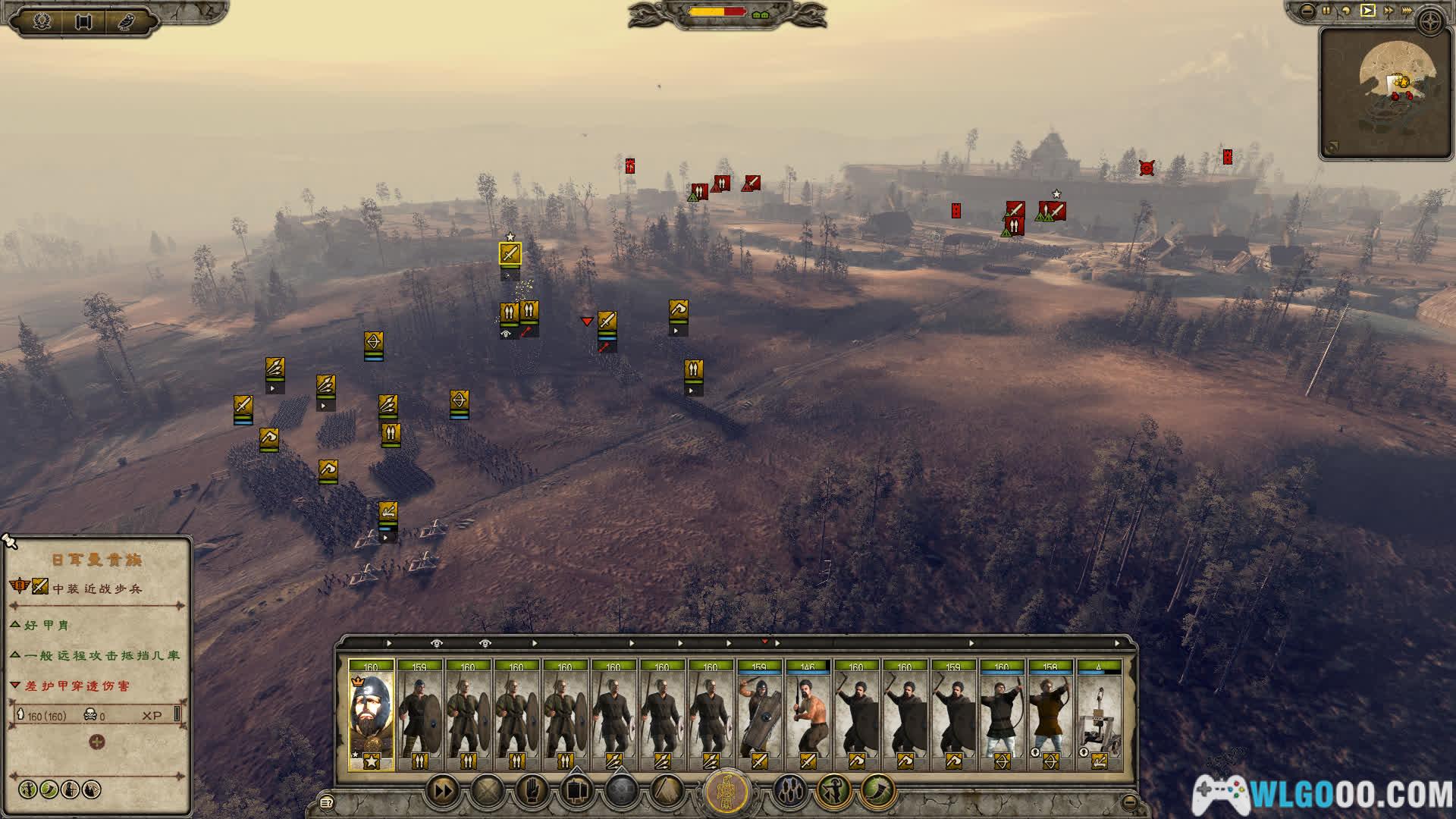Click the golden warrior emblem medallion
Screen dimensions: 1456x819
[727, 793]
